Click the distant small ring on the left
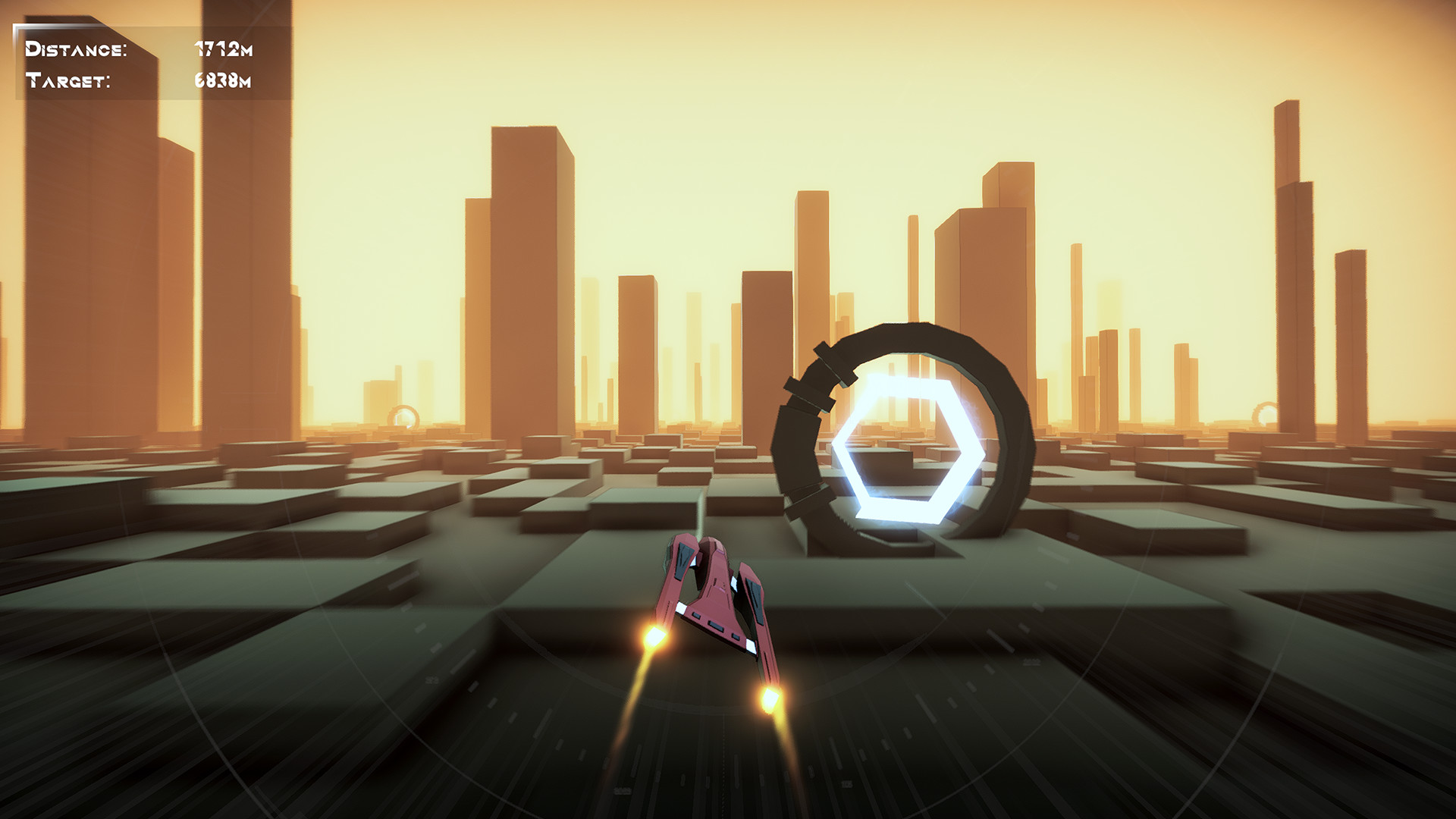 405,416
